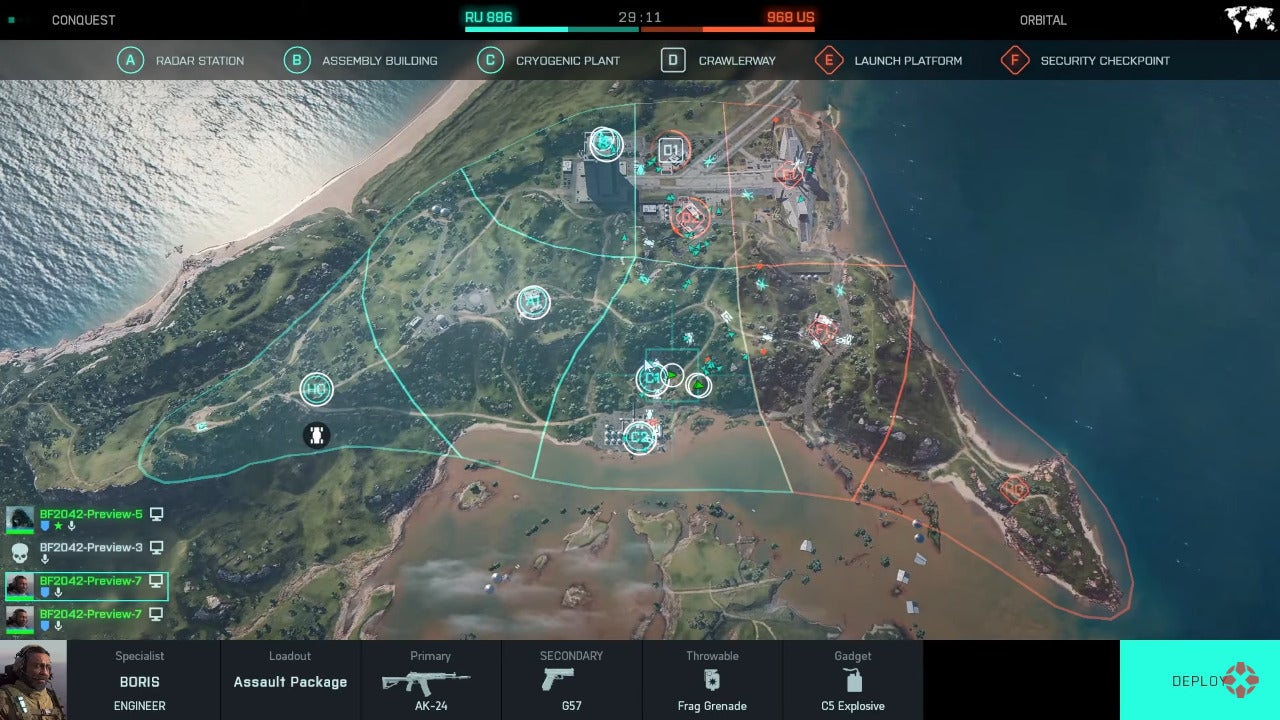Image resolution: width=1280 pixels, height=720 pixels.
Task: Deploy into the match
Action: click(1199, 680)
